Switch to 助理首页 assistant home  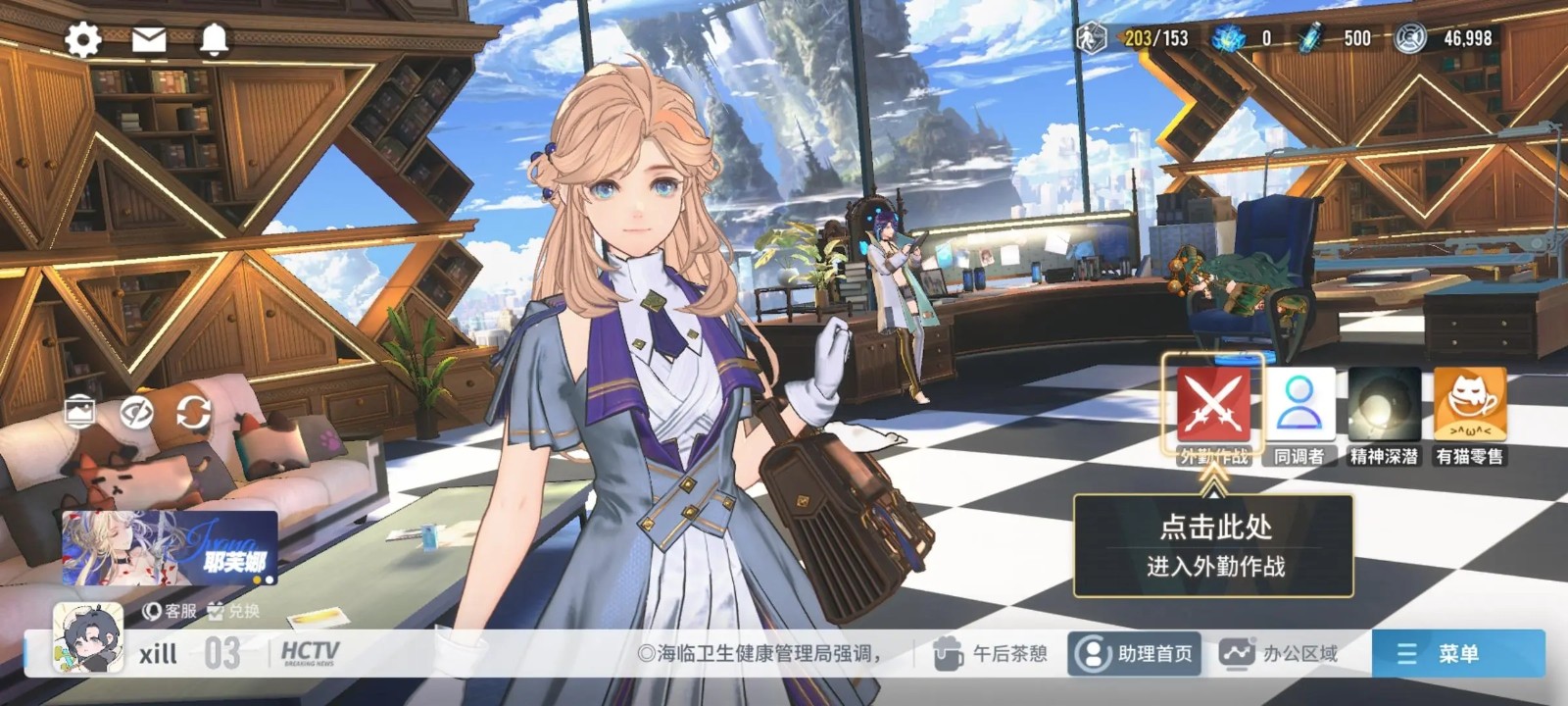[x=1135, y=654]
